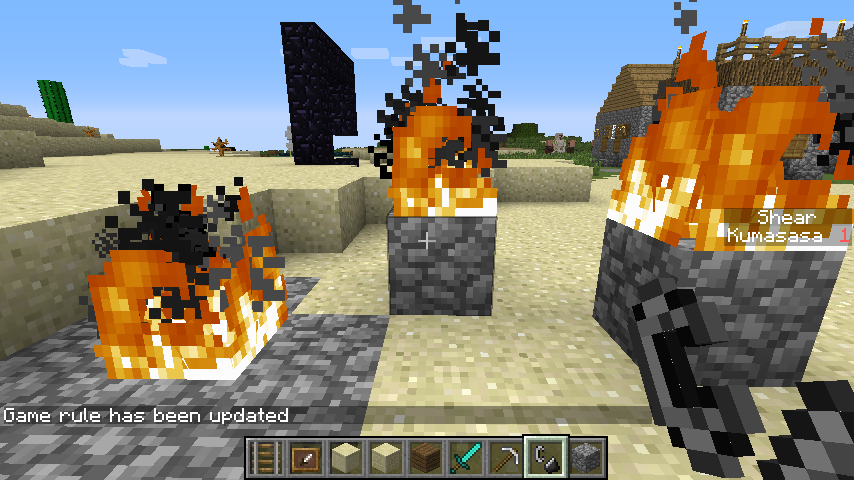Select the ladder hotbar slot
This screenshot has width=854, height=480.
coord(265,458)
